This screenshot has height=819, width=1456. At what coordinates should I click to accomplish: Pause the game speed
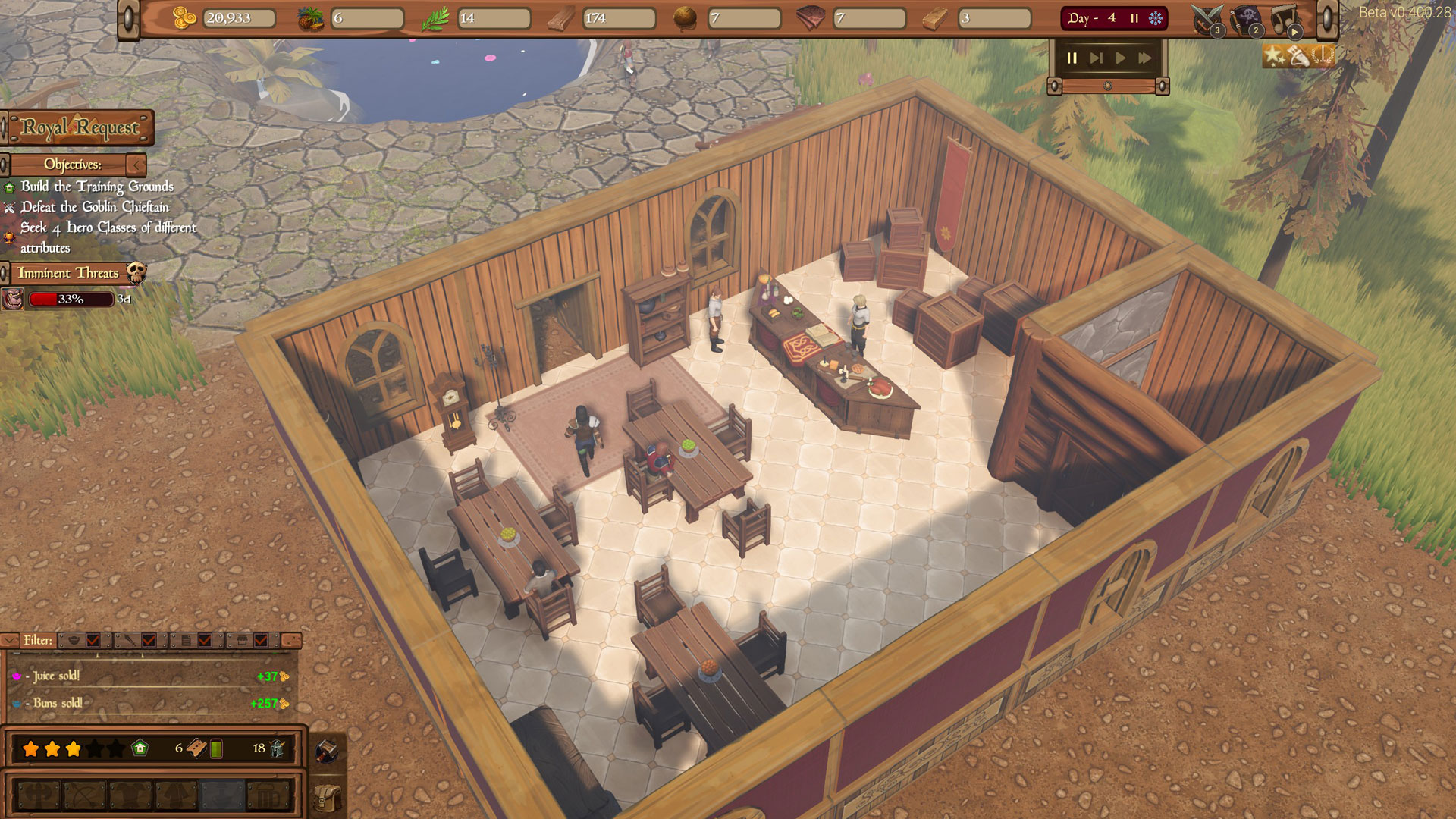tap(1072, 58)
